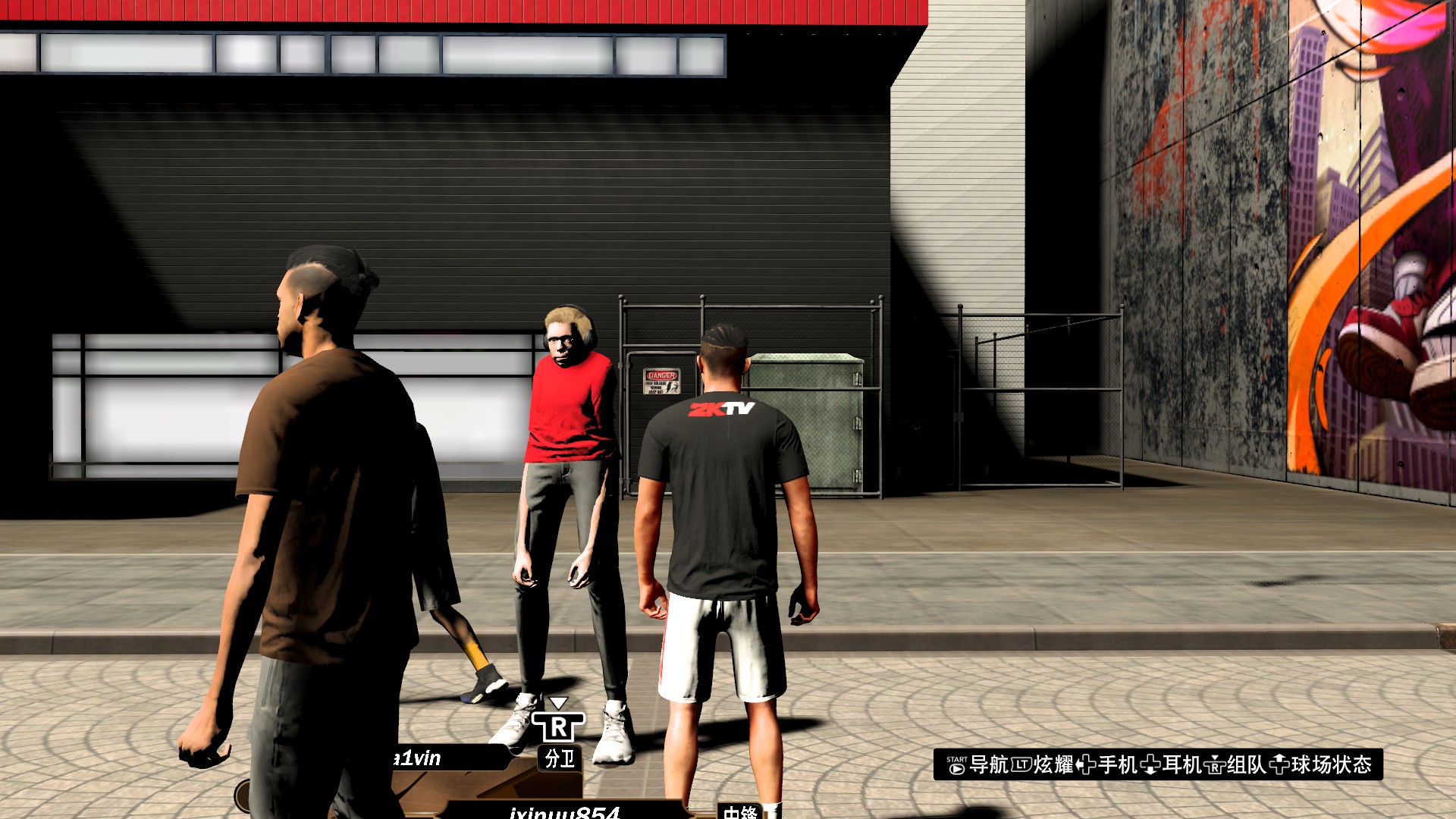Select the LT 炫耀 showboat icon

click(1023, 765)
